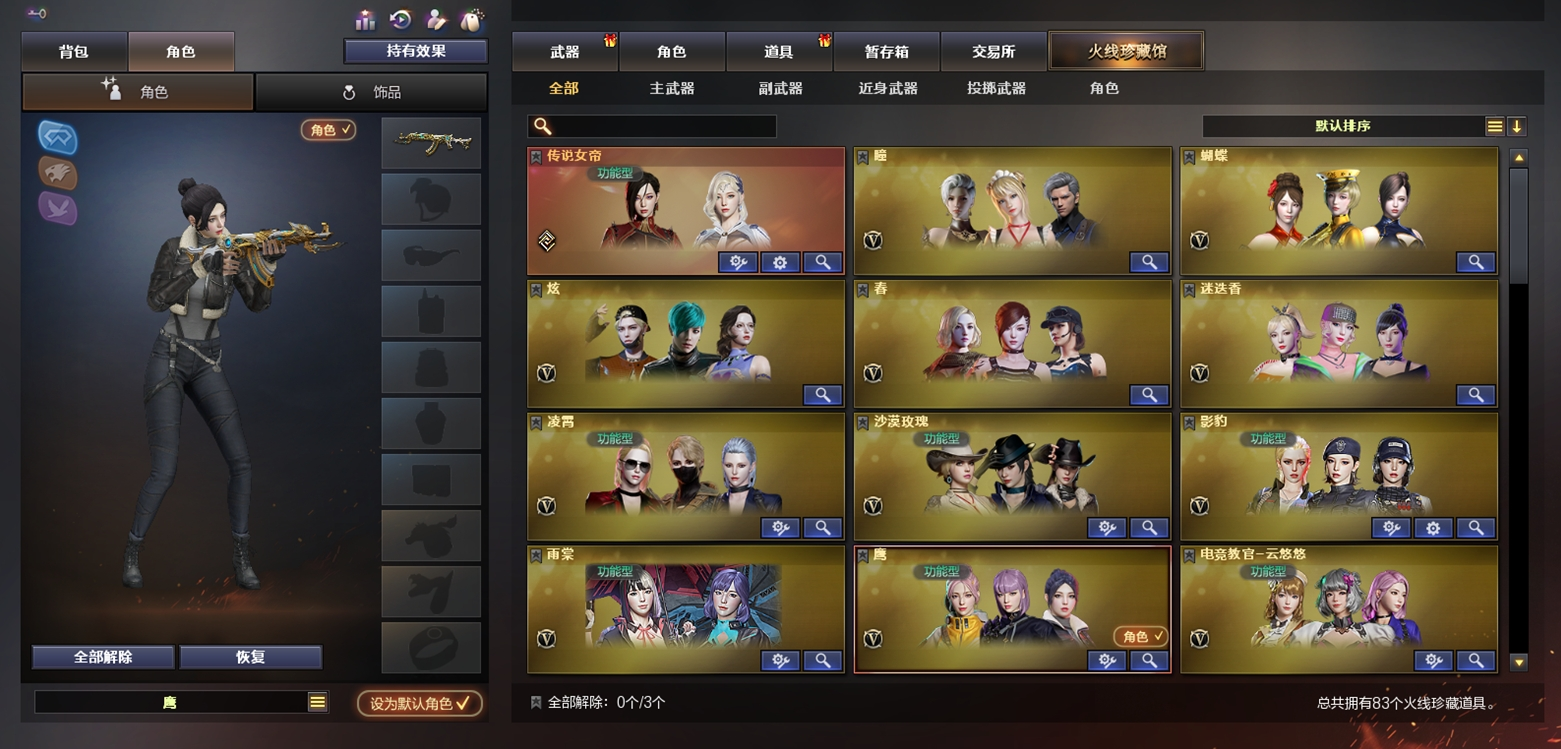
Task: Click the 全部解除 button on the left
Action: coord(103,657)
